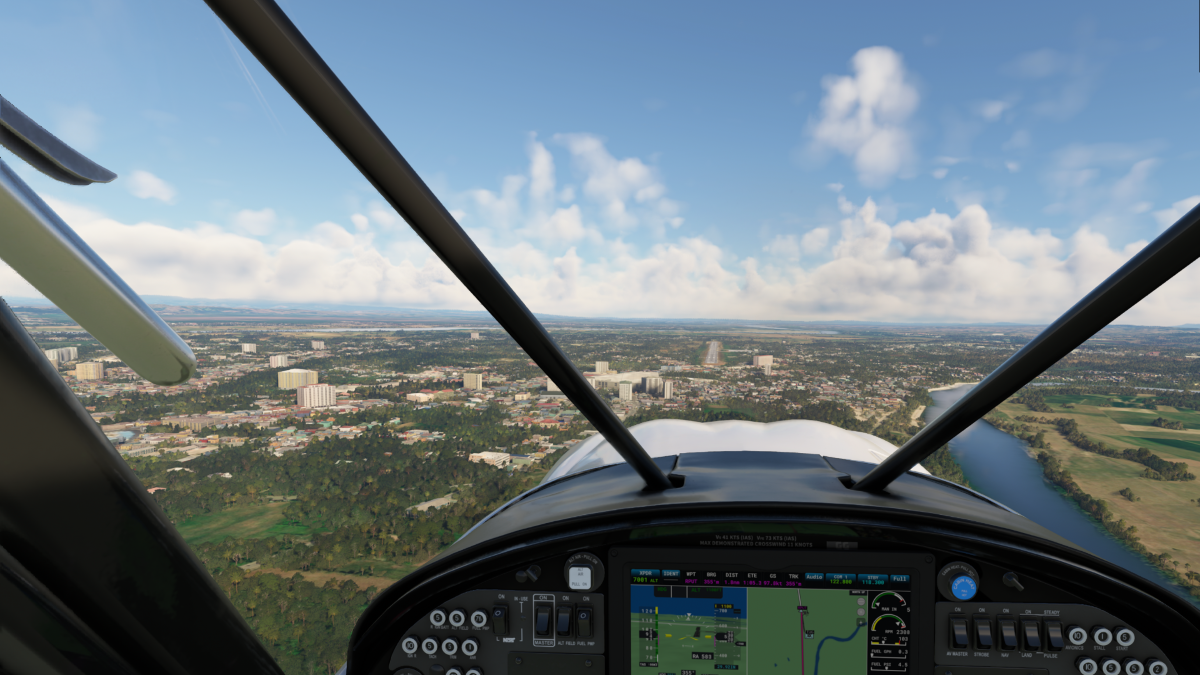This screenshot has width=1200, height=675.
Task: Select the STBY standby frequency button
Action: coord(871,578)
